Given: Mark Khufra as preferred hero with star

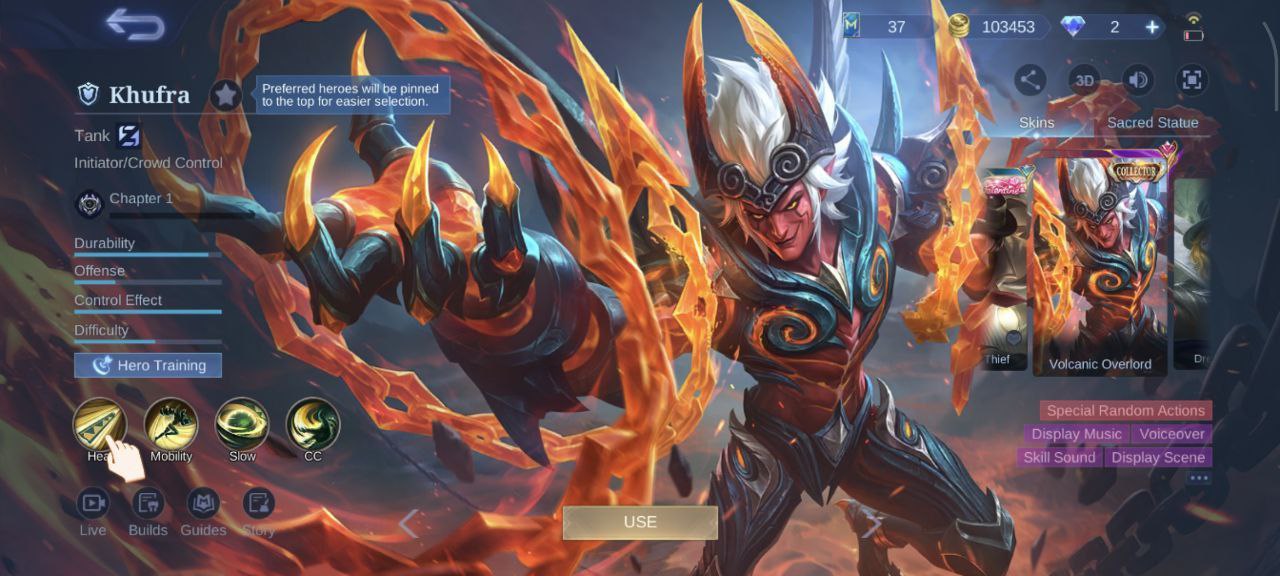Looking at the screenshot, I should point(226,95).
